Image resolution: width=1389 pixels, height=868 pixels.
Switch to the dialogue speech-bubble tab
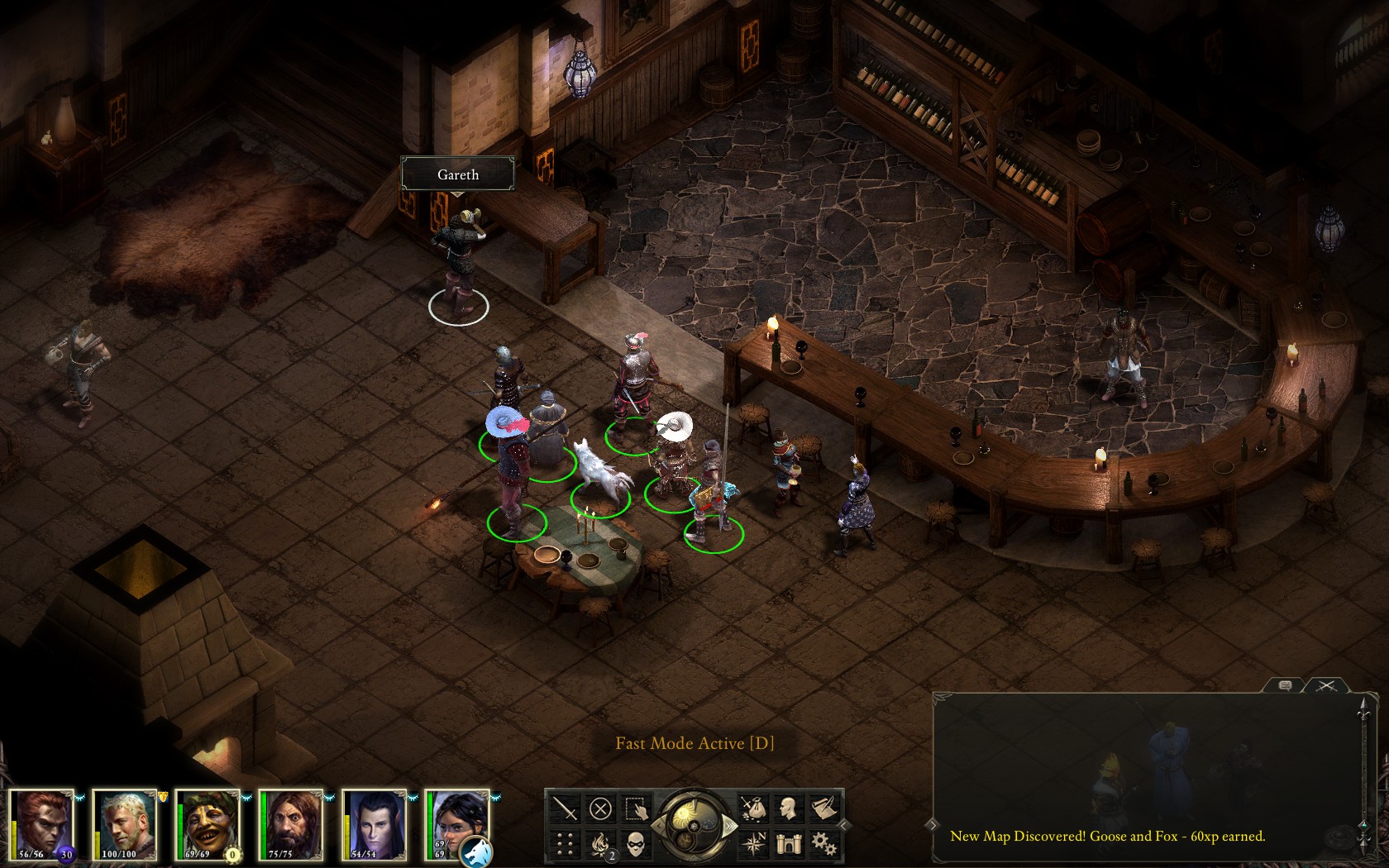coord(1284,685)
